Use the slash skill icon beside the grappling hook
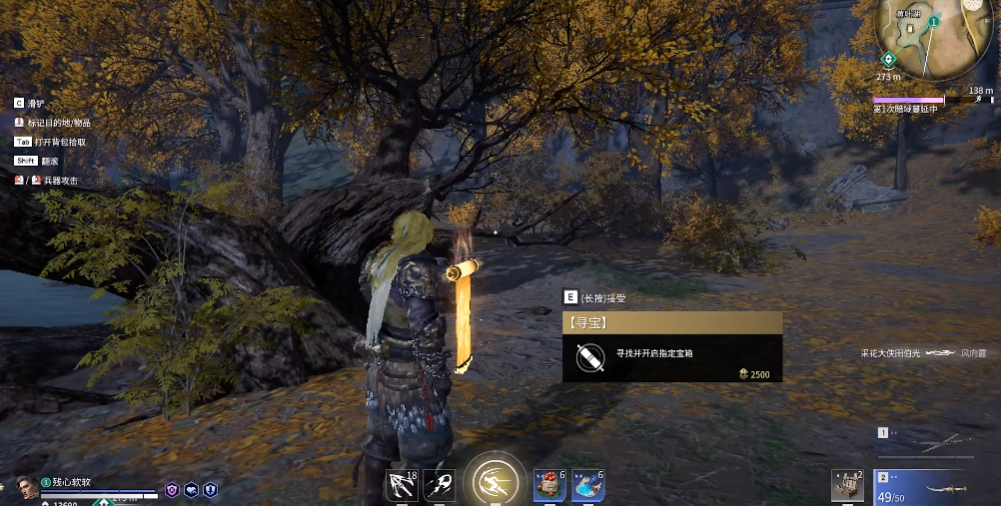The width and height of the screenshot is (1001, 506). pyautogui.click(x=438, y=485)
